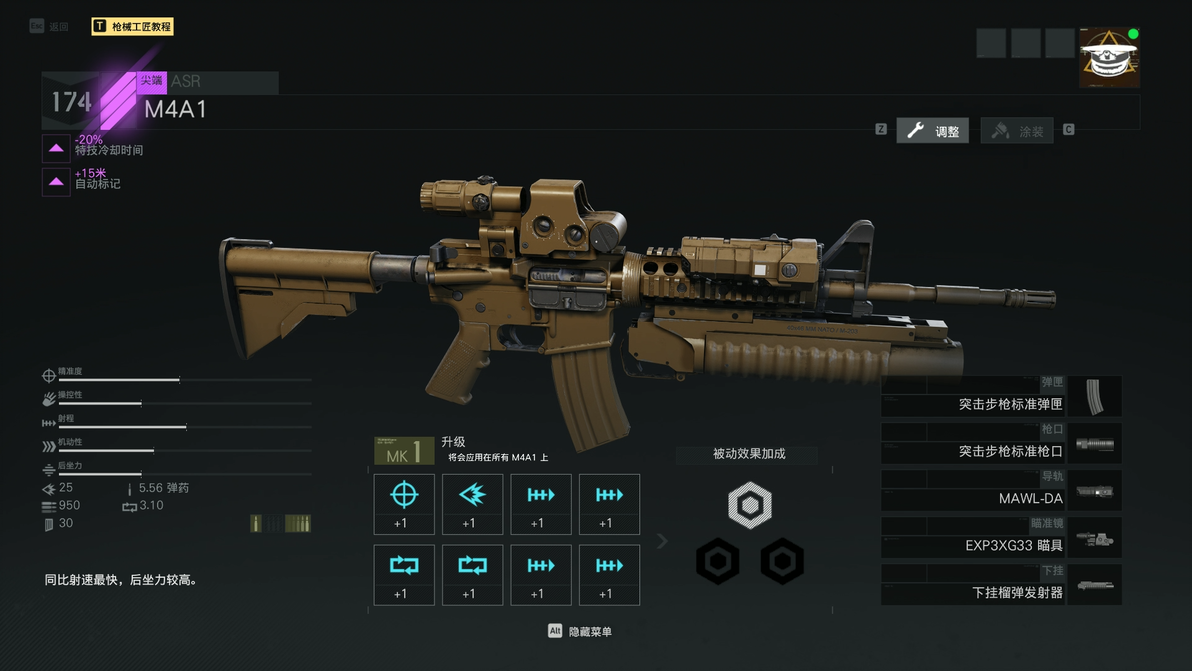The image size is (1192, 671).
Task: Open the EXP3XG33 瞄具 scope slot
Action: tap(1001, 538)
